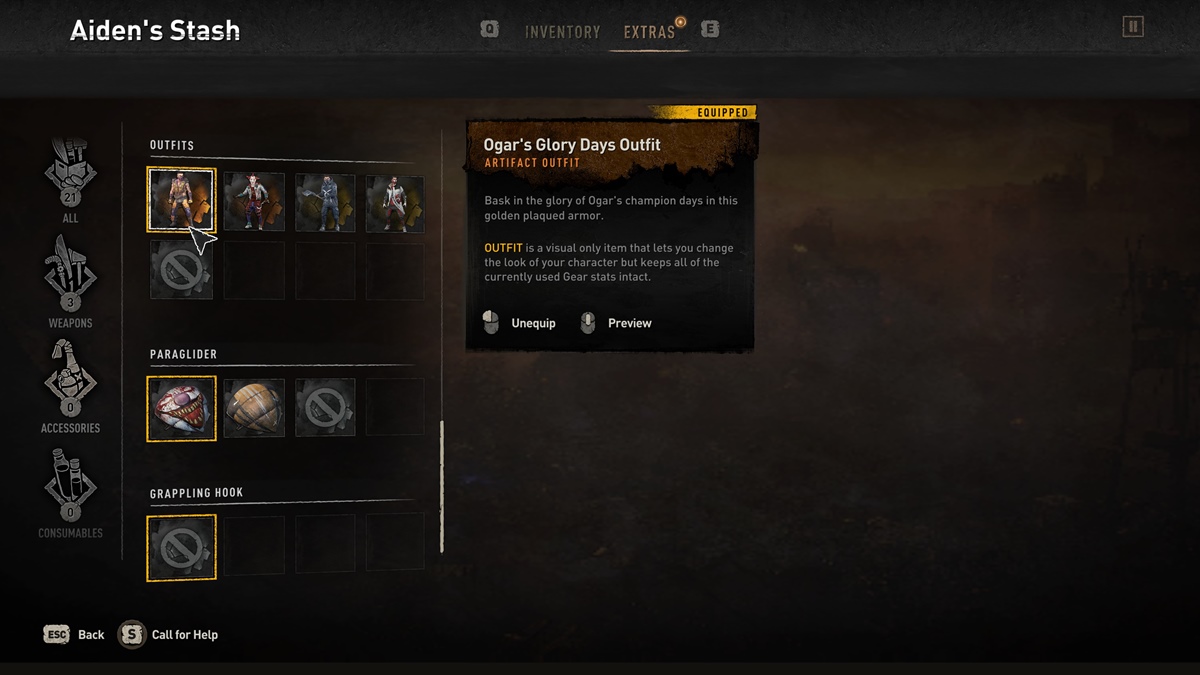Show the All items category

(x=70, y=178)
